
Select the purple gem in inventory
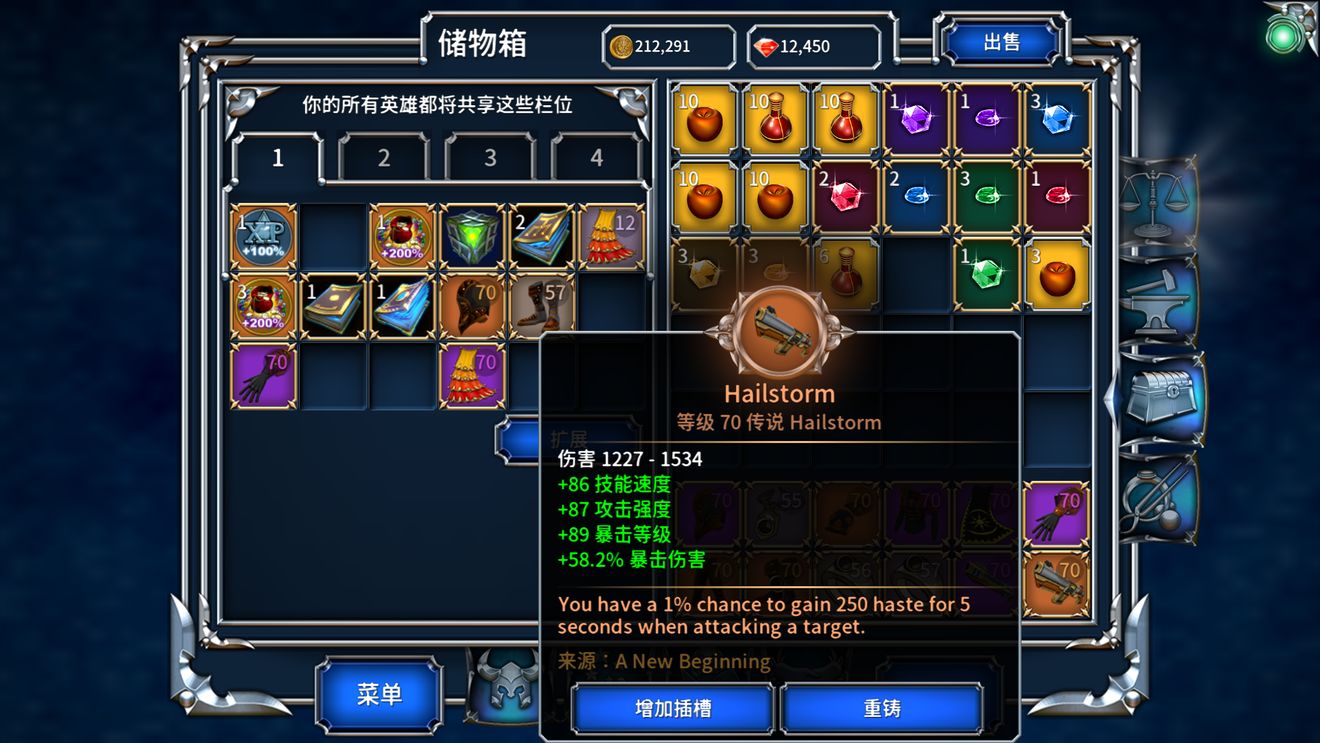[x=916, y=119]
